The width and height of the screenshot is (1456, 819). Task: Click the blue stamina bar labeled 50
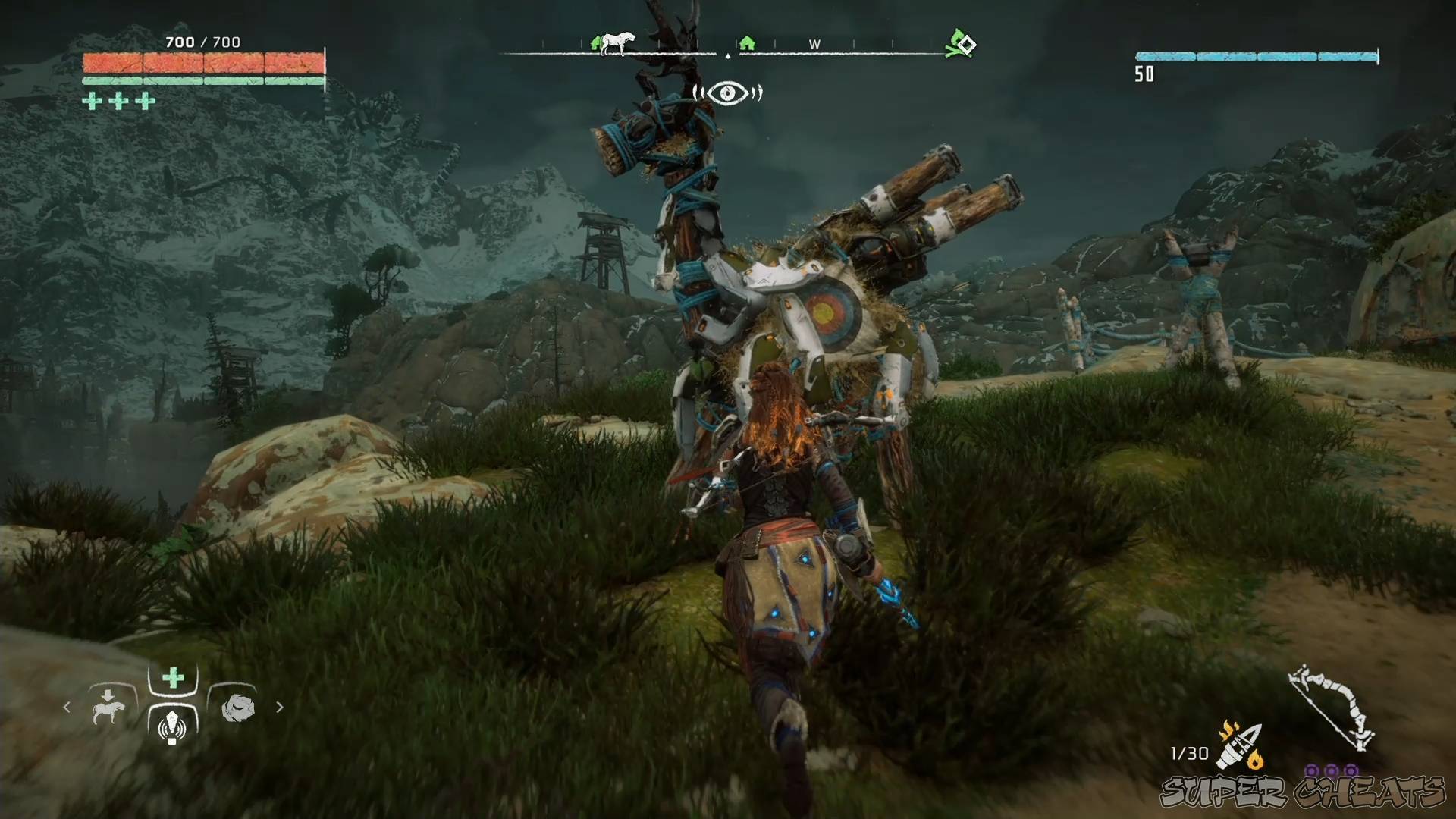point(1255,55)
